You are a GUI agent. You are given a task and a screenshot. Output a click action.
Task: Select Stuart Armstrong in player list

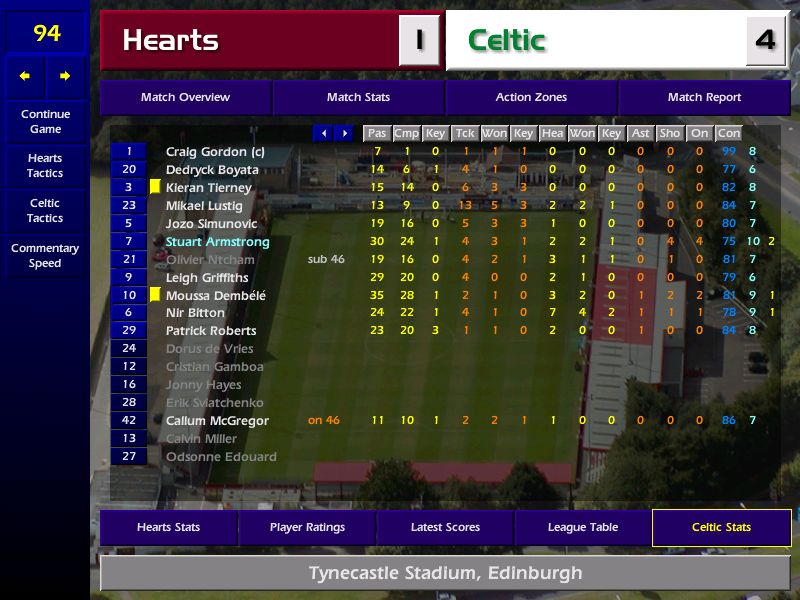click(x=217, y=242)
